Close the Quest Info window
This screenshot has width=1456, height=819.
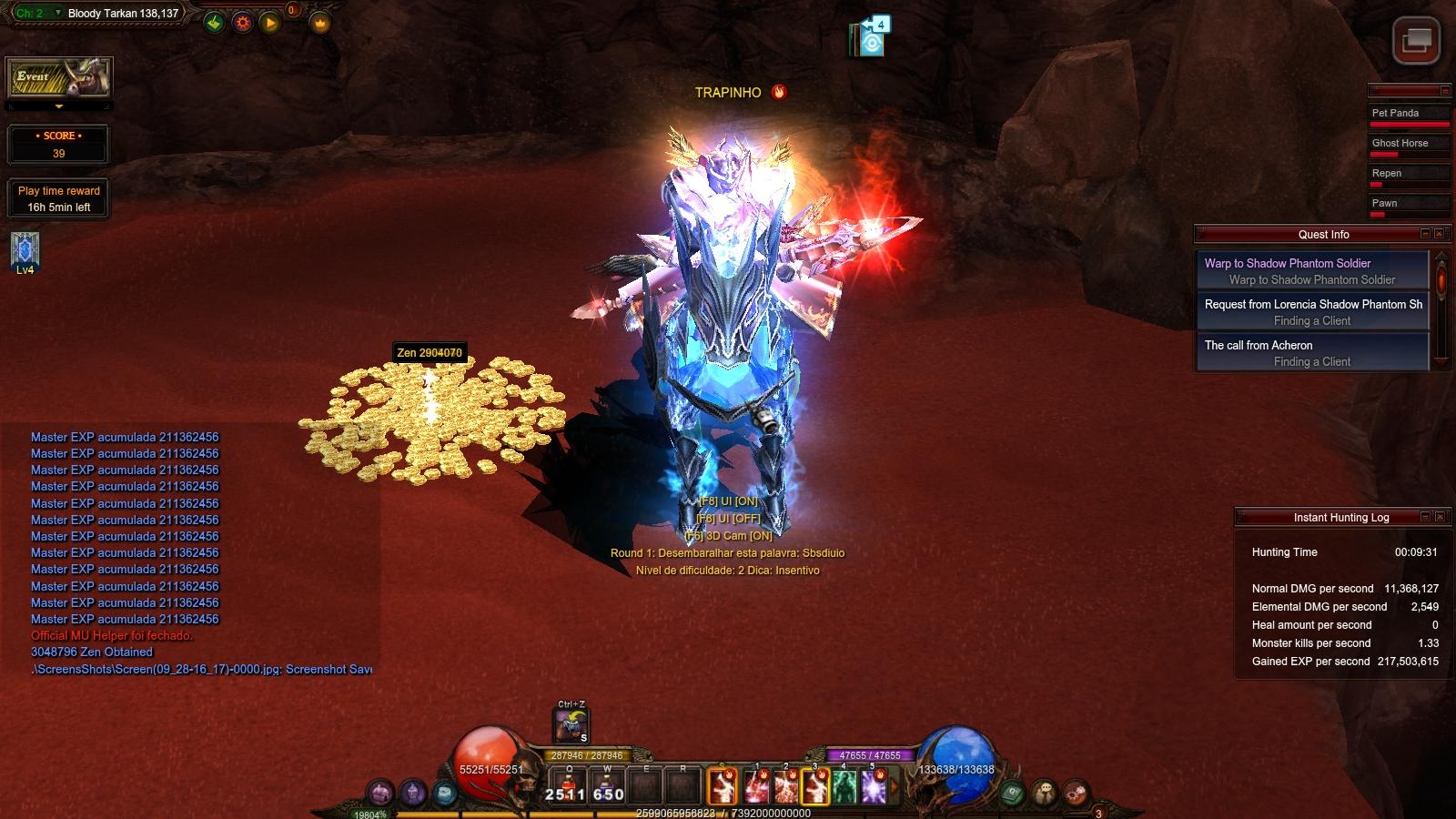tap(1440, 234)
